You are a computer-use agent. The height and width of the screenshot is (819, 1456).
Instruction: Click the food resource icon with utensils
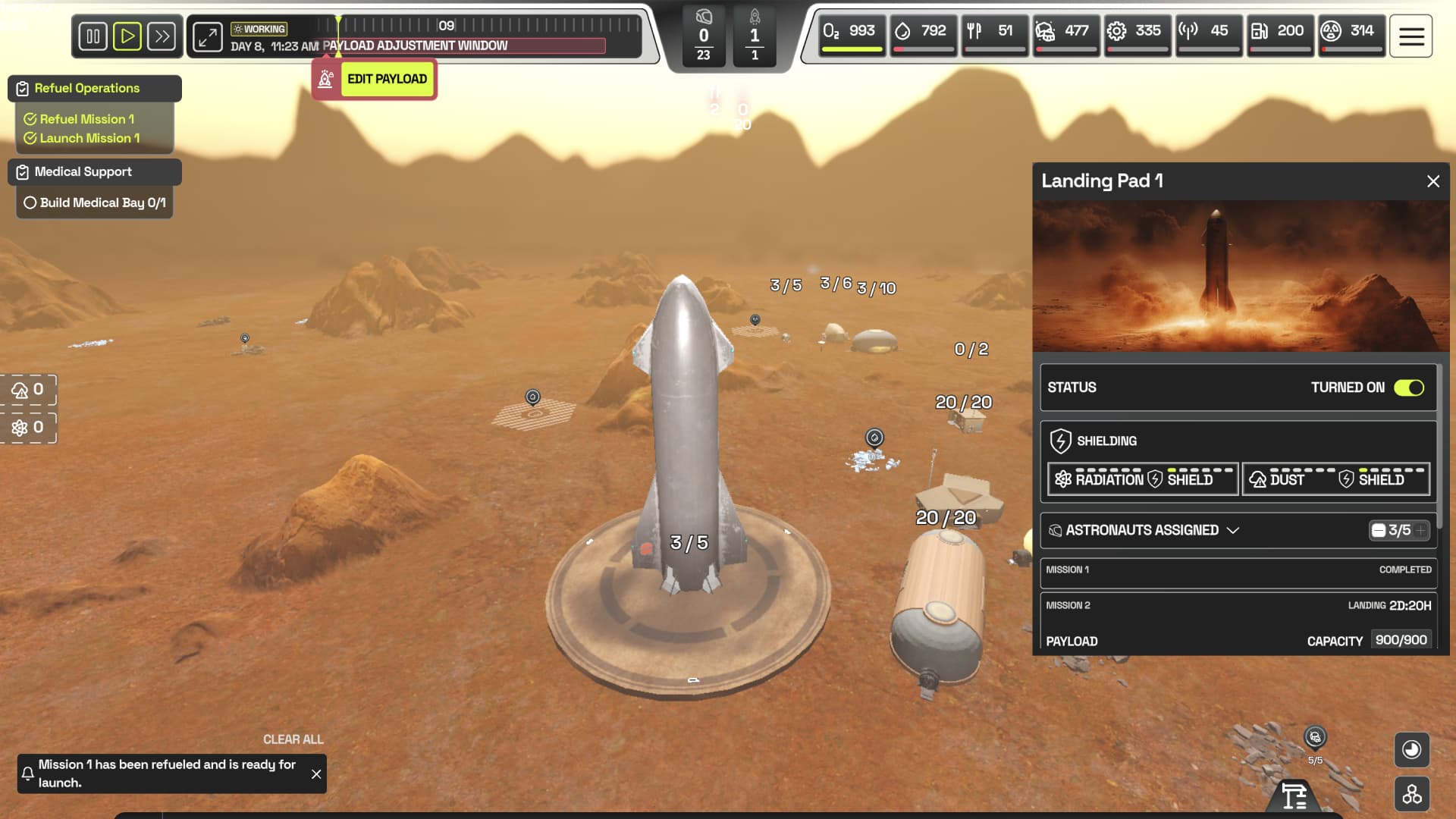974,32
